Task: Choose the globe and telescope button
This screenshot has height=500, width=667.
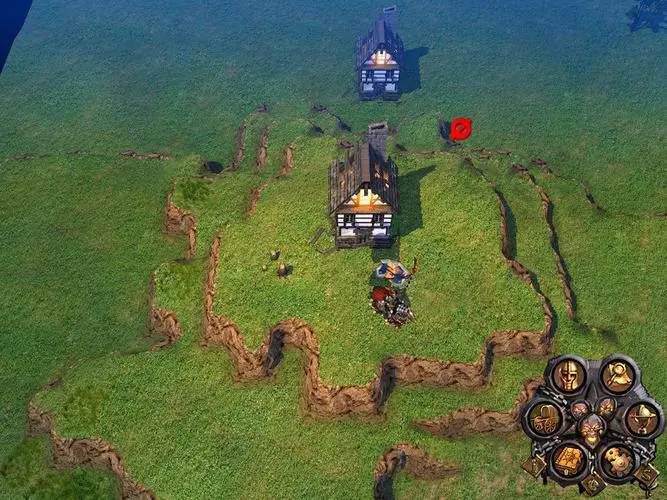Action: coord(642,418)
